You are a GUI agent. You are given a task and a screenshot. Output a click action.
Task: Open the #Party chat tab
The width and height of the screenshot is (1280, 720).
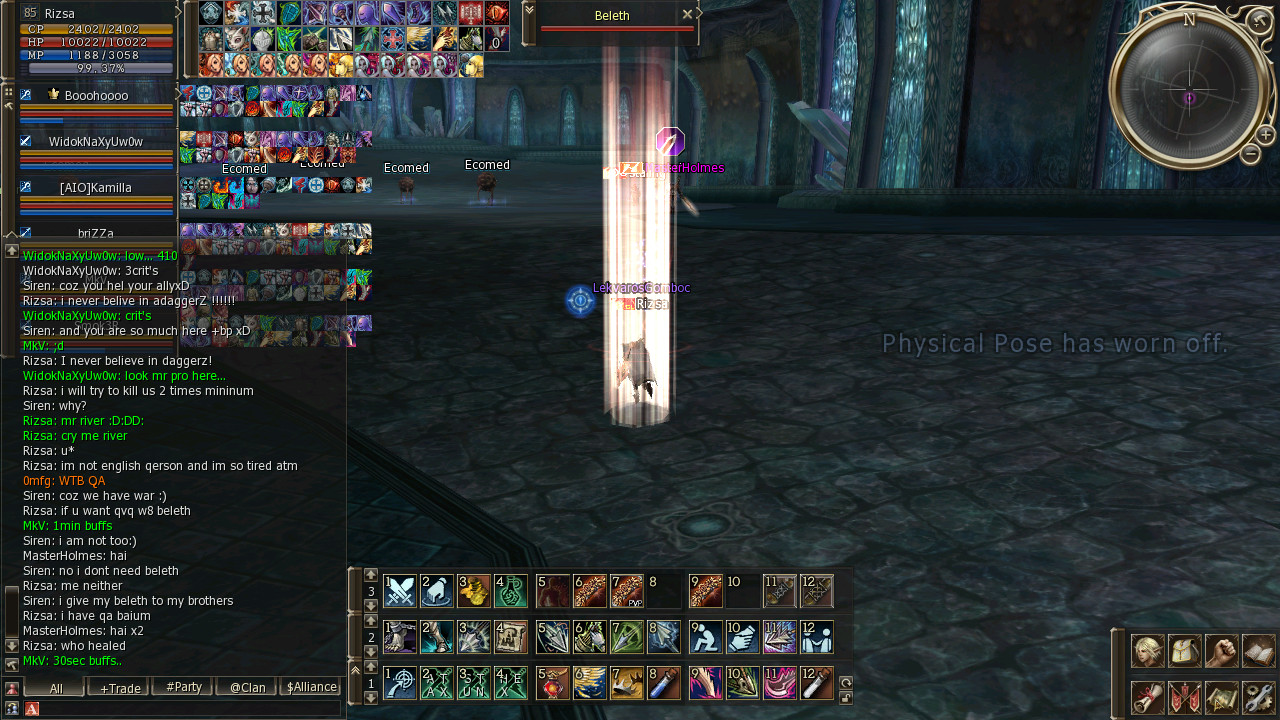tap(183, 687)
